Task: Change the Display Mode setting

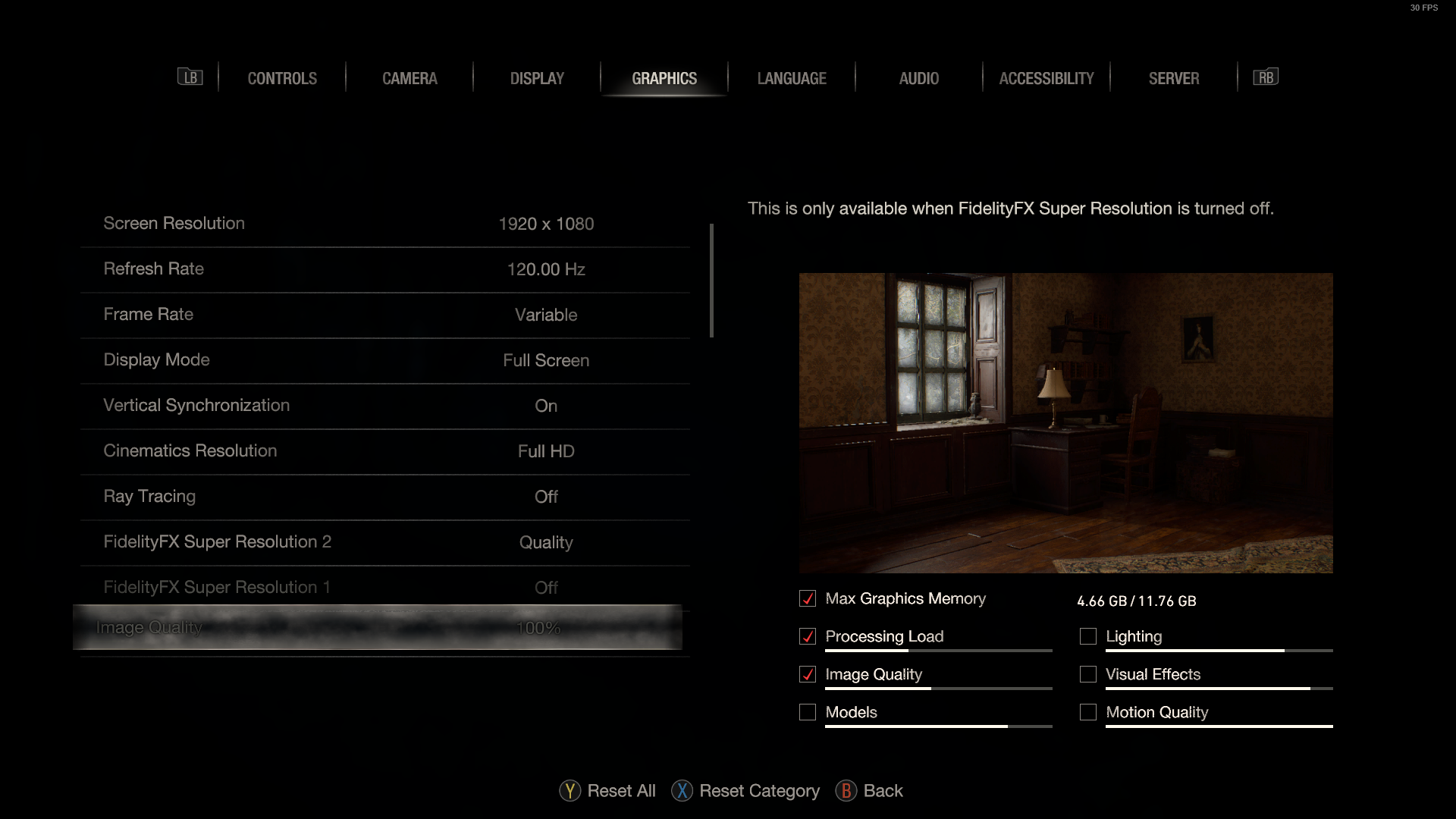Action: pyautogui.click(x=385, y=360)
